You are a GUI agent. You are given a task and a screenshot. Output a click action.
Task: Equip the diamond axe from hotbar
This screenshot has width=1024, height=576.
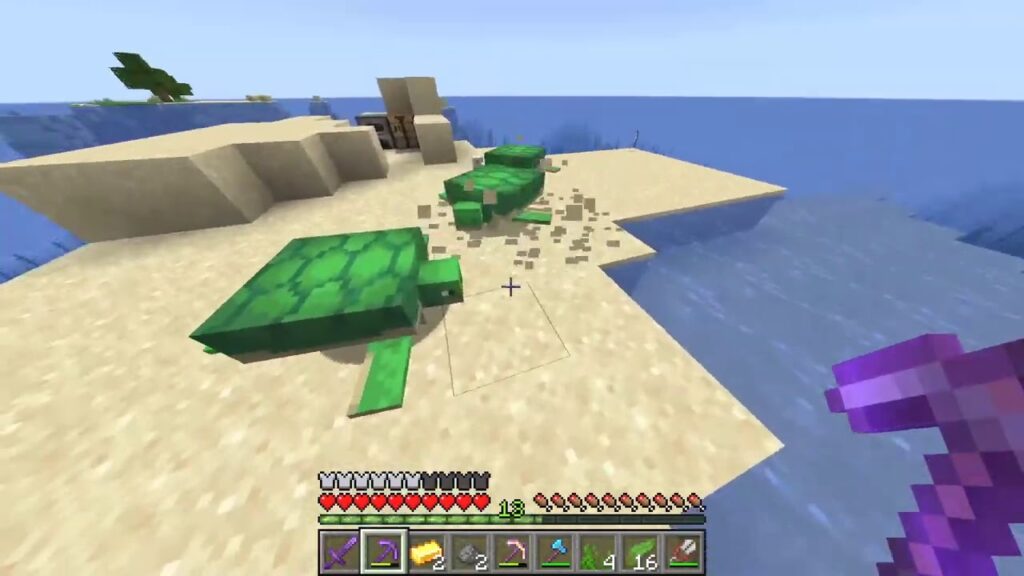(x=555, y=551)
